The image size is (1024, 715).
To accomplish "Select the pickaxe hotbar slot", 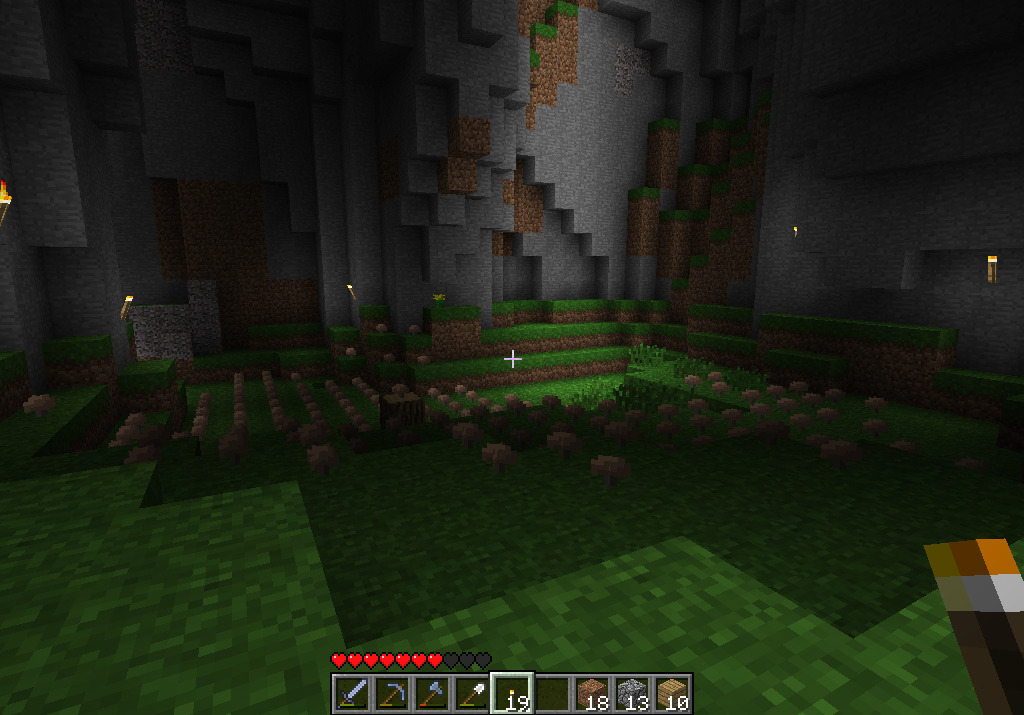I will point(392,693).
